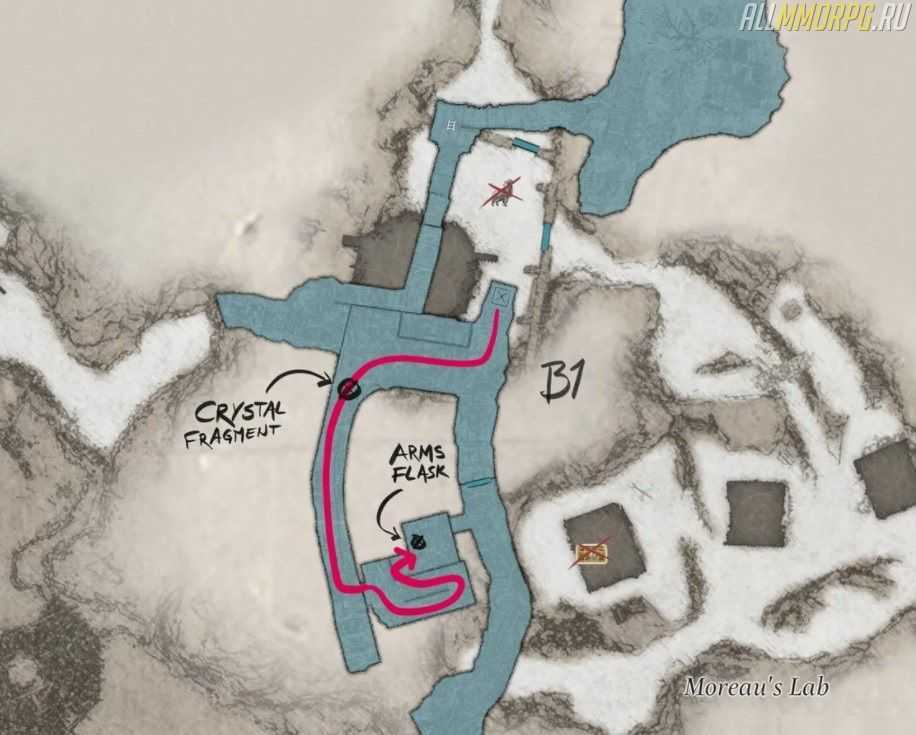
Task: Click the square X marker at the route start
Action: (x=502, y=296)
